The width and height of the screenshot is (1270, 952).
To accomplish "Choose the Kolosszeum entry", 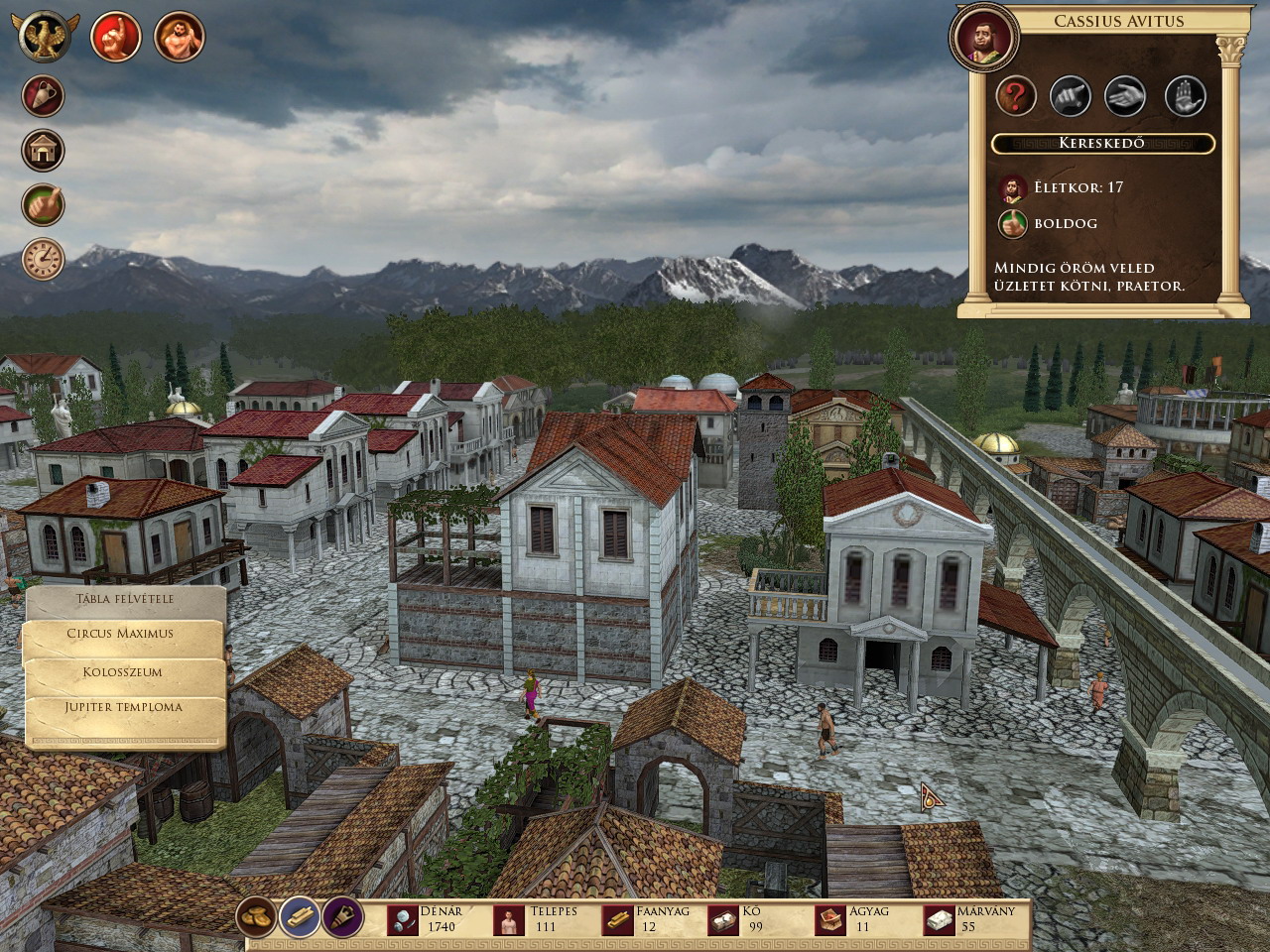I will tap(123, 672).
